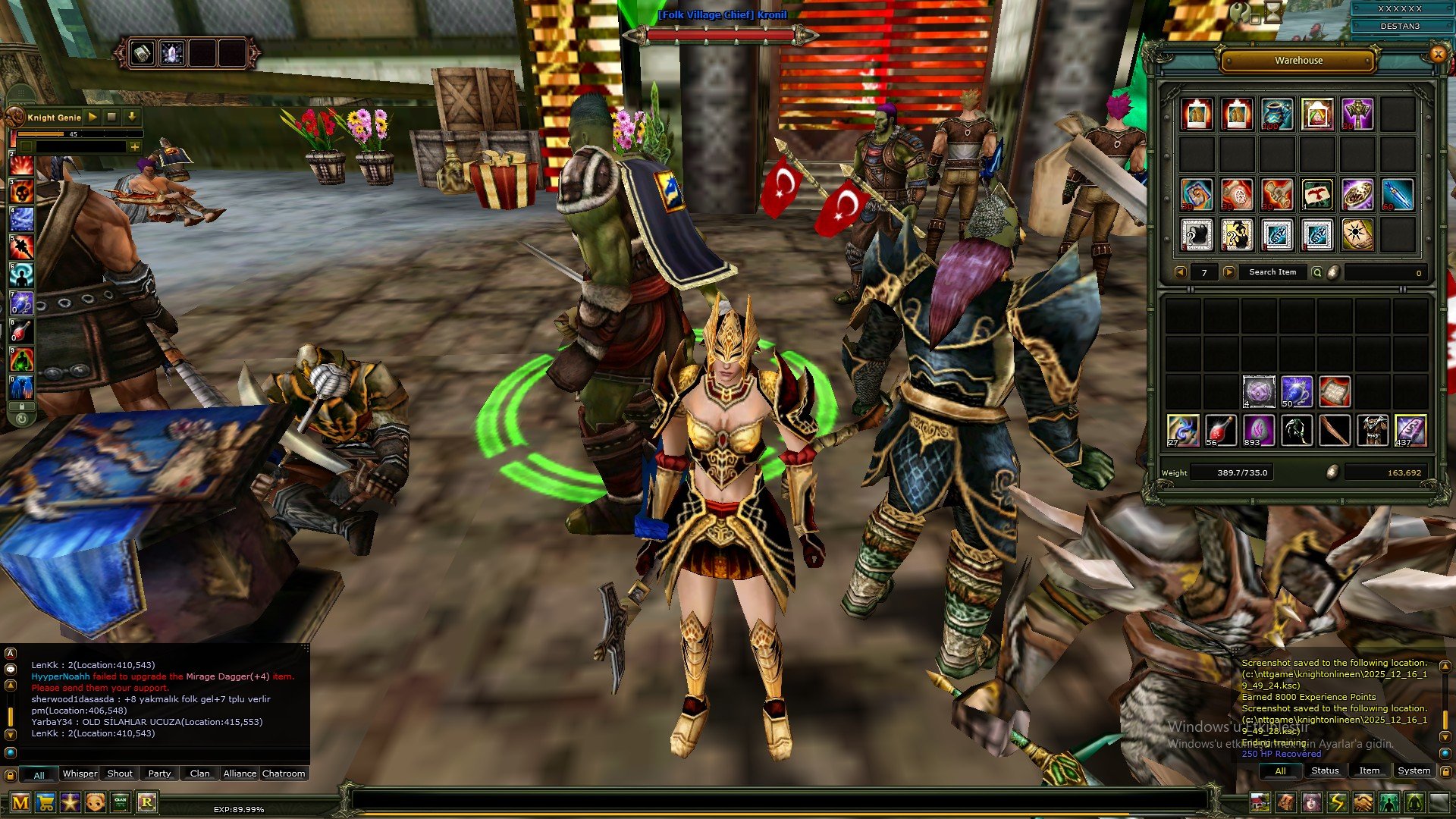Switch to the Item chat tab
The height and width of the screenshot is (819, 1456).
tap(1370, 770)
